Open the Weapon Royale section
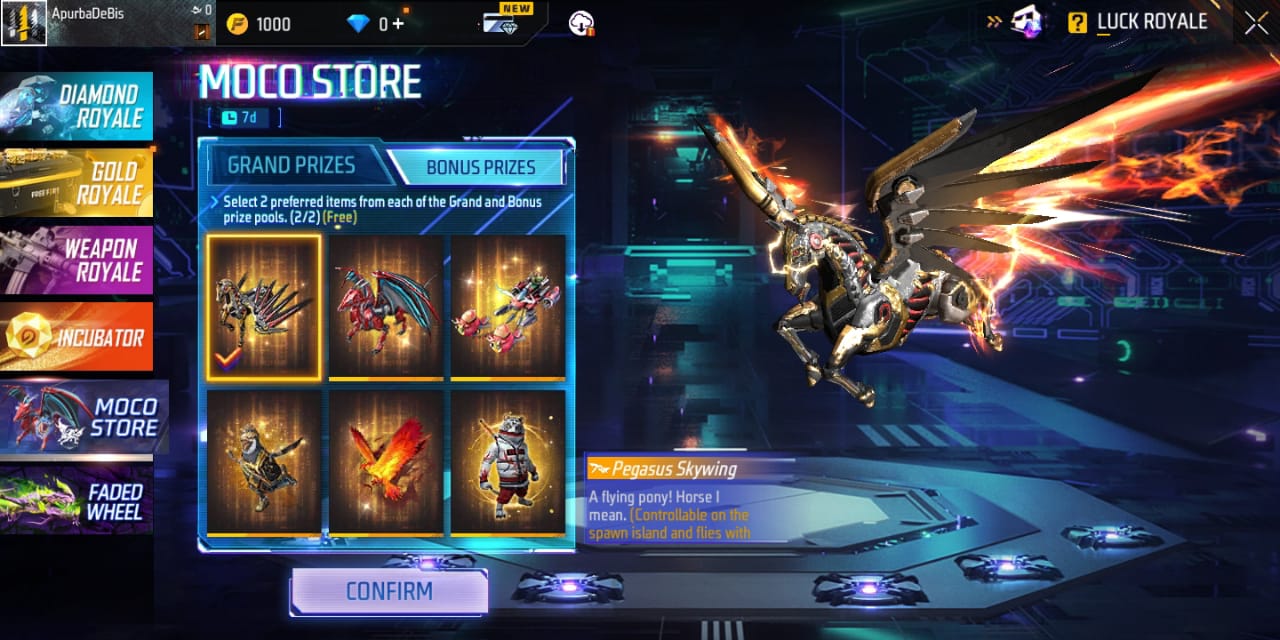Viewport: 1280px width, 640px height. tap(77, 259)
